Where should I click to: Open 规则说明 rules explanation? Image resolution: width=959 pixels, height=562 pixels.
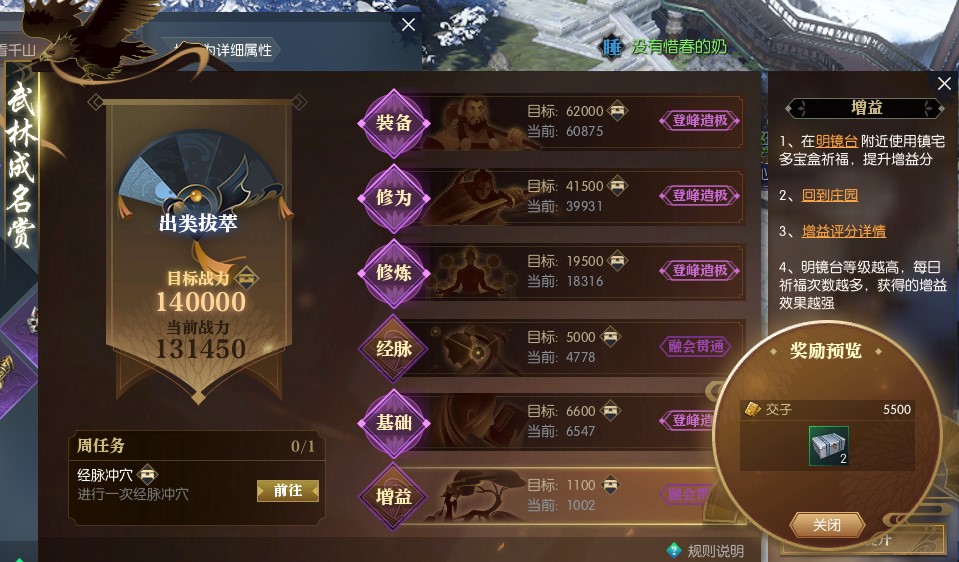pyautogui.click(x=706, y=550)
